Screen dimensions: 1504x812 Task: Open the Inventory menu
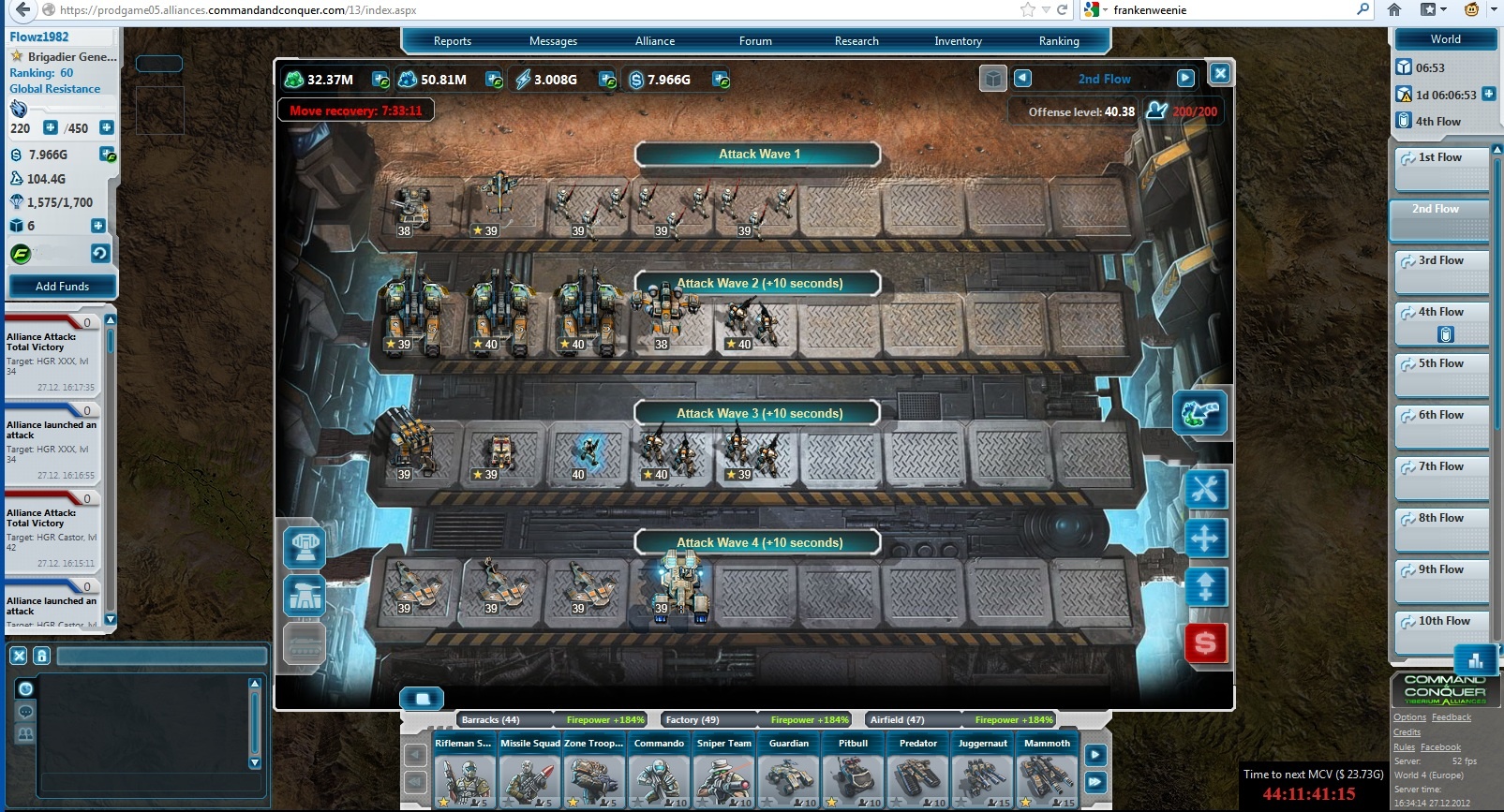pyautogui.click(x=958, y=41)
